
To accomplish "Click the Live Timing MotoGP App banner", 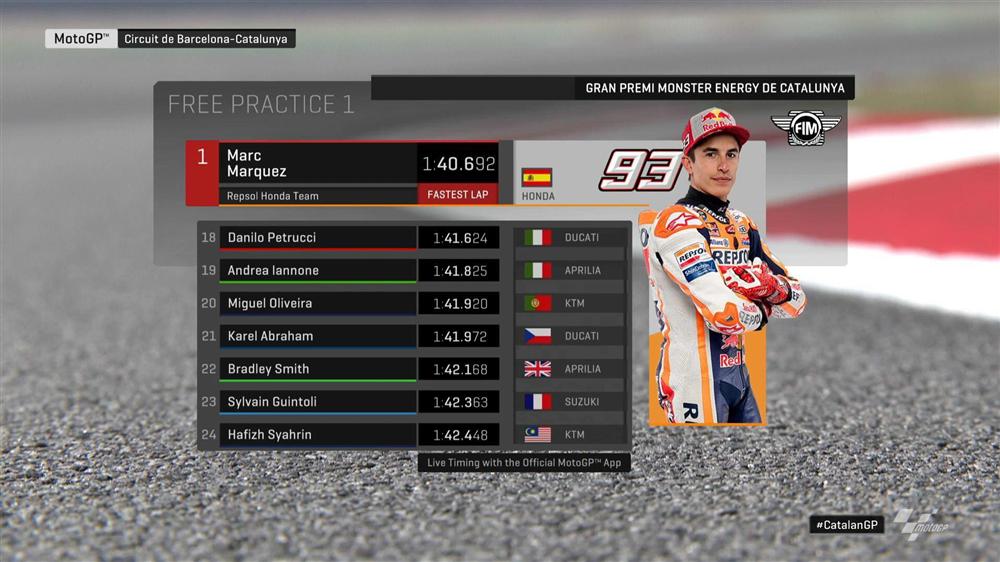I will point(524,463).
